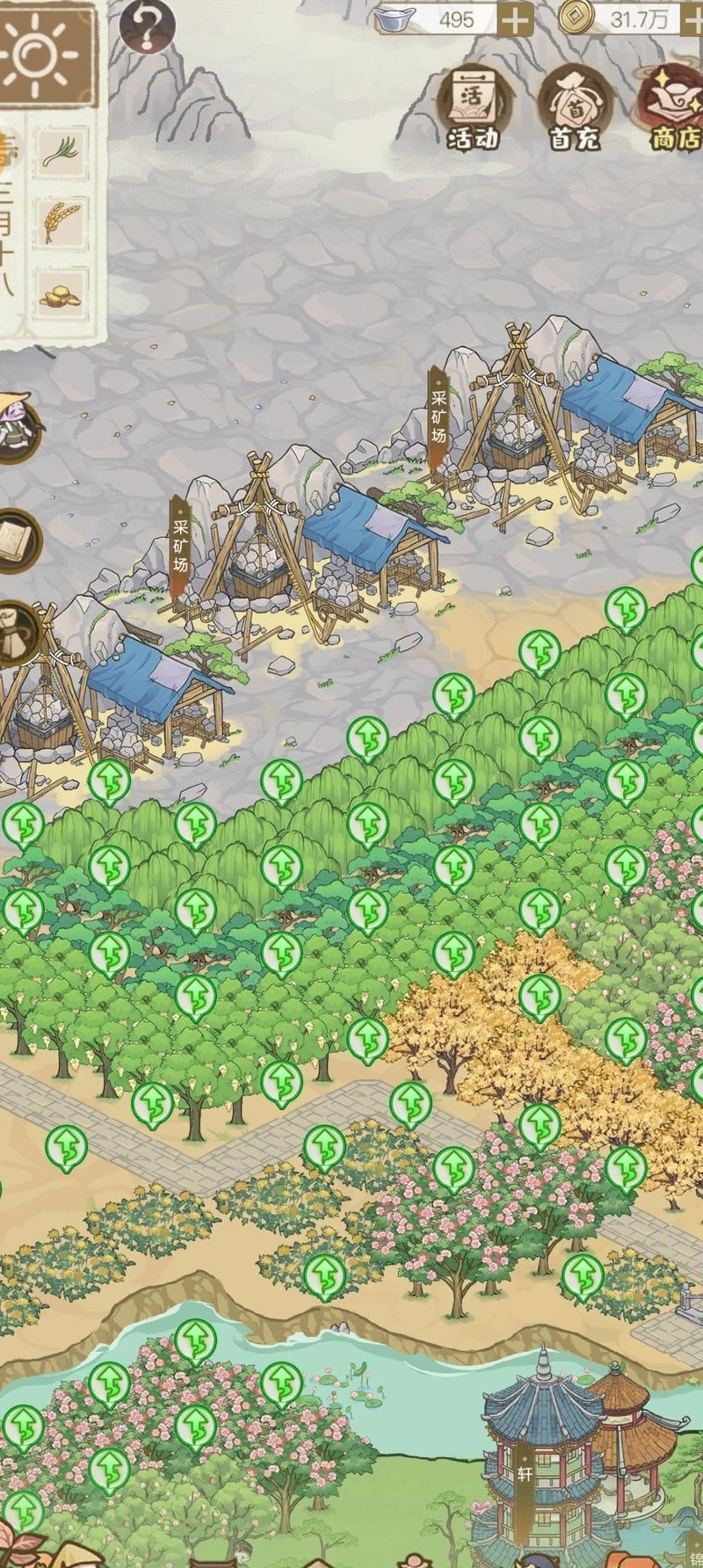The width and height of the screenshot is (703, 1568).
Task: Select the green scallion resource icon
Action: pos(63,150)
